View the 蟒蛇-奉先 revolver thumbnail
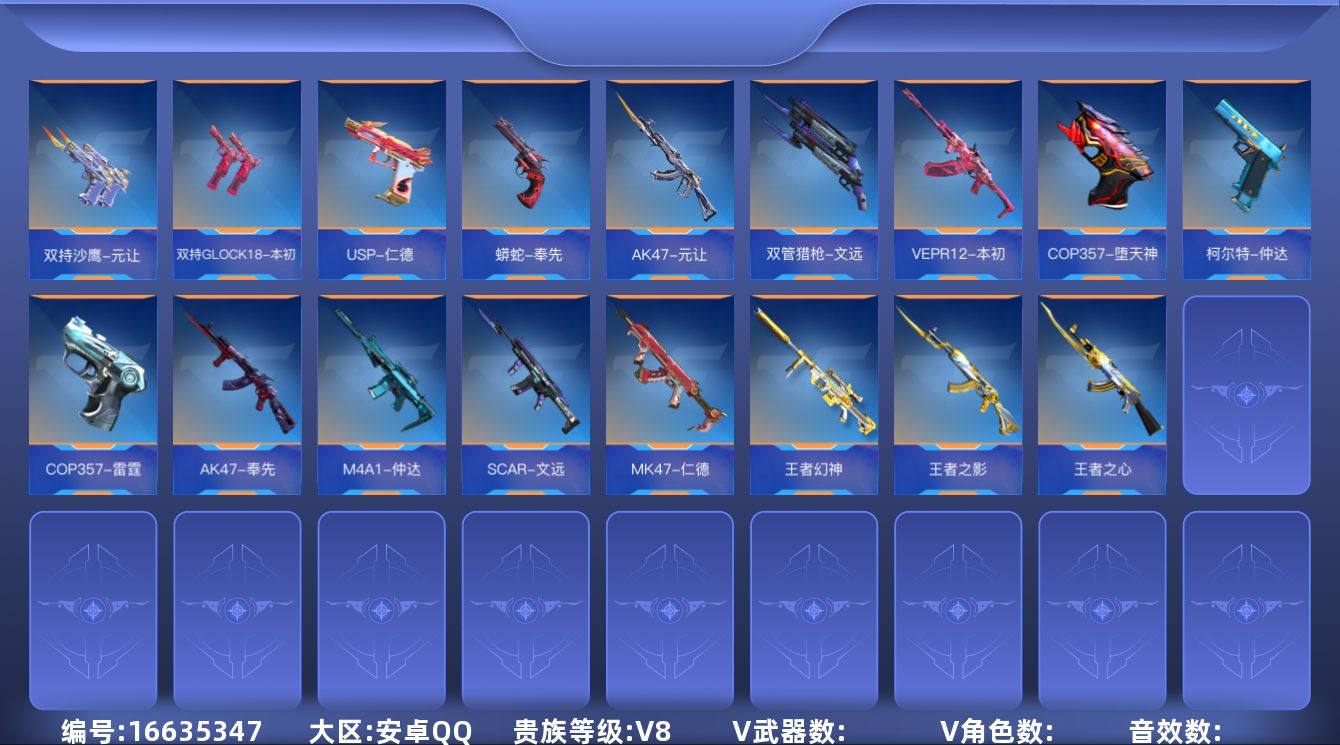 (525, 175)
